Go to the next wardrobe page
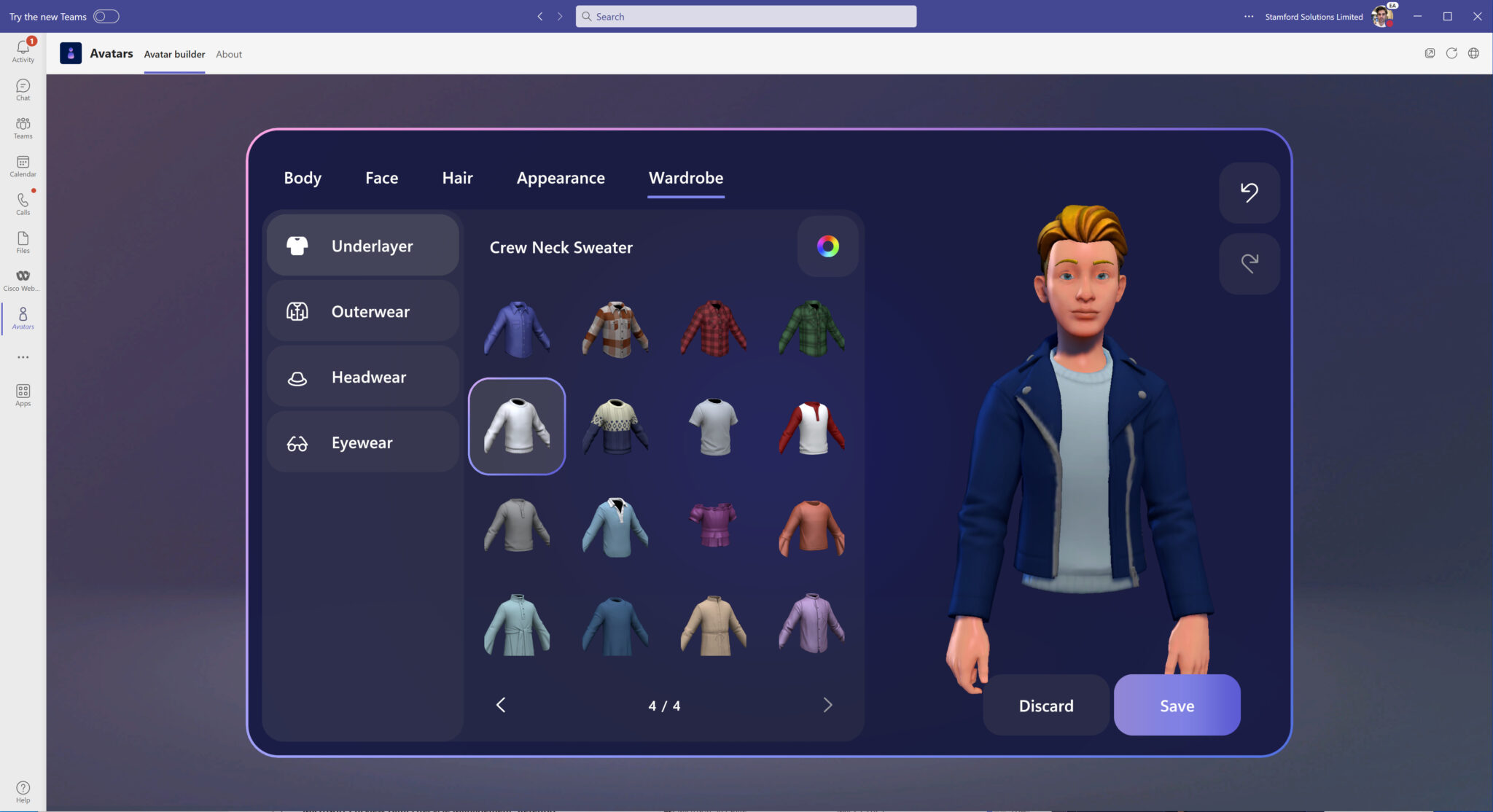The height and width of the screenshot is (812, 1493). (x=827, y=705)
